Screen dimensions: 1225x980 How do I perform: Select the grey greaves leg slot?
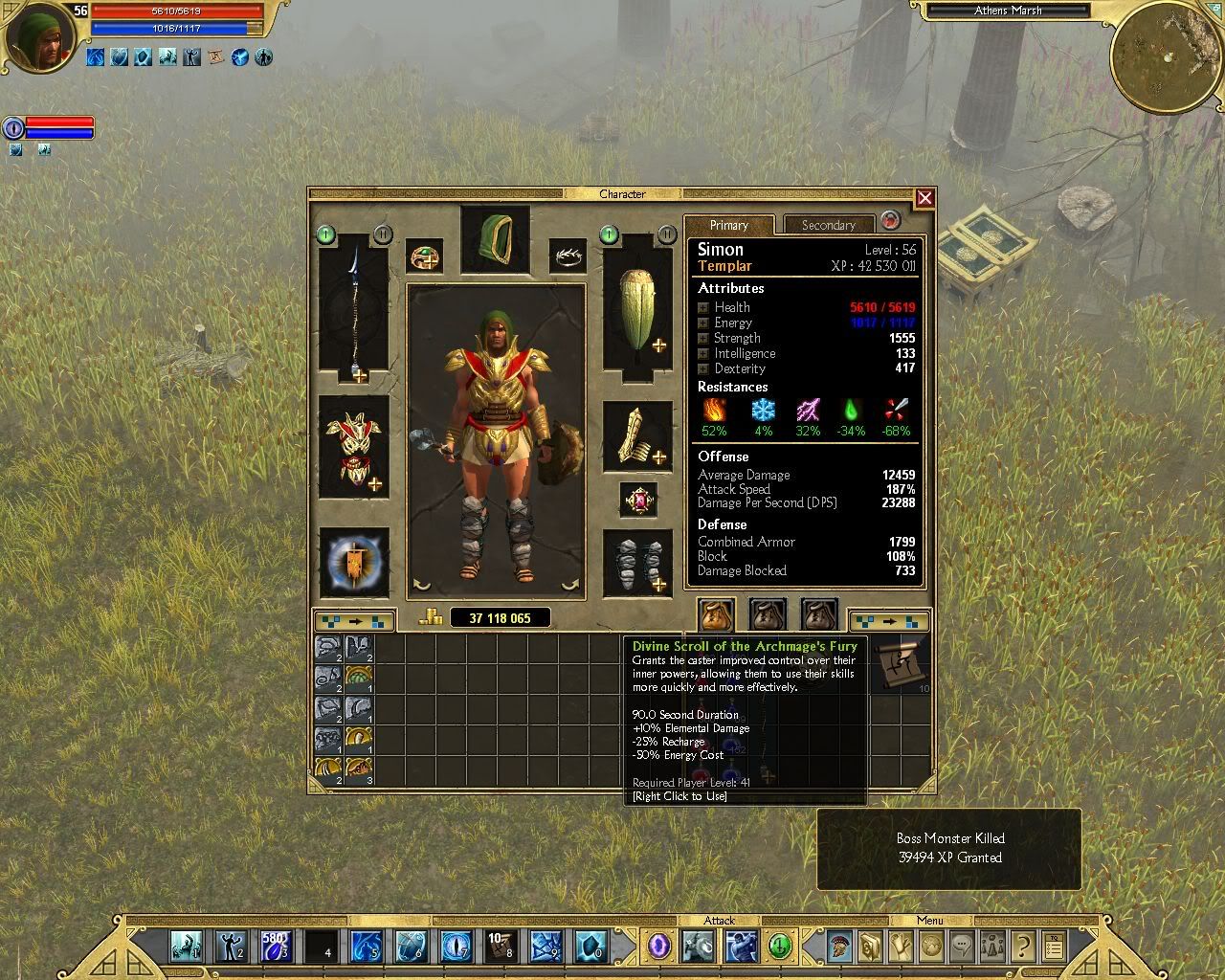click(637, 563)
